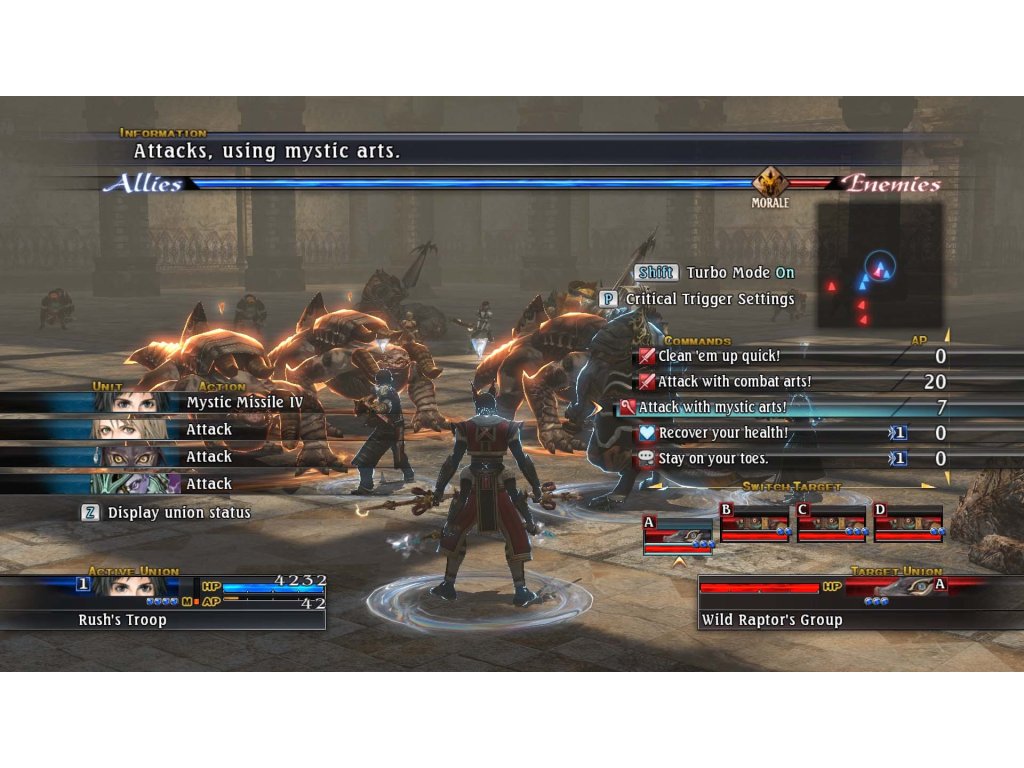Click the battlefield minimap
Image resolution: width=1024 pixels, height=768 pixels.
click(x=879, y=266)
